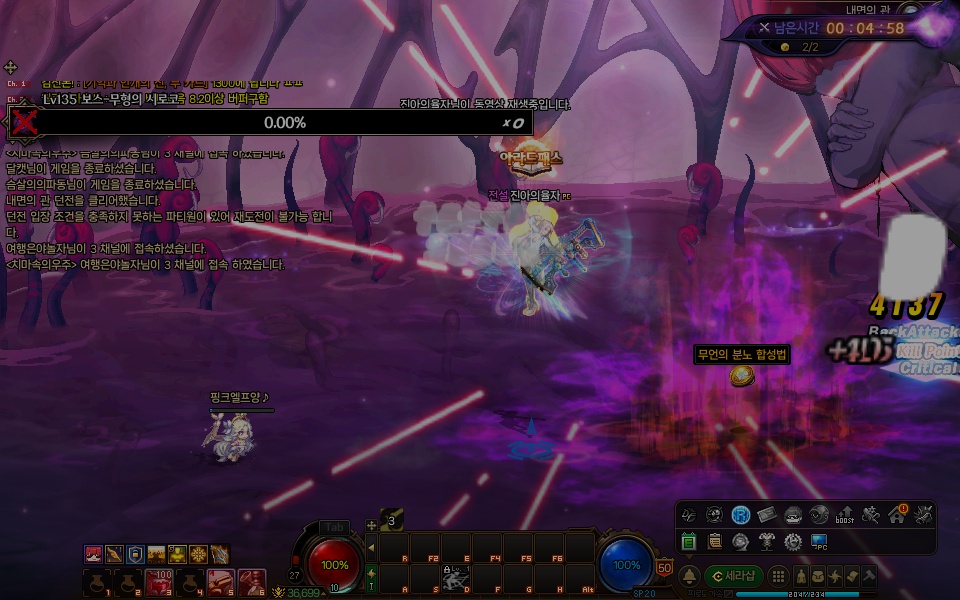This screenshot has height=600, width=960.
Task: Click the gear settings icon
Action: tap(793, 541)
